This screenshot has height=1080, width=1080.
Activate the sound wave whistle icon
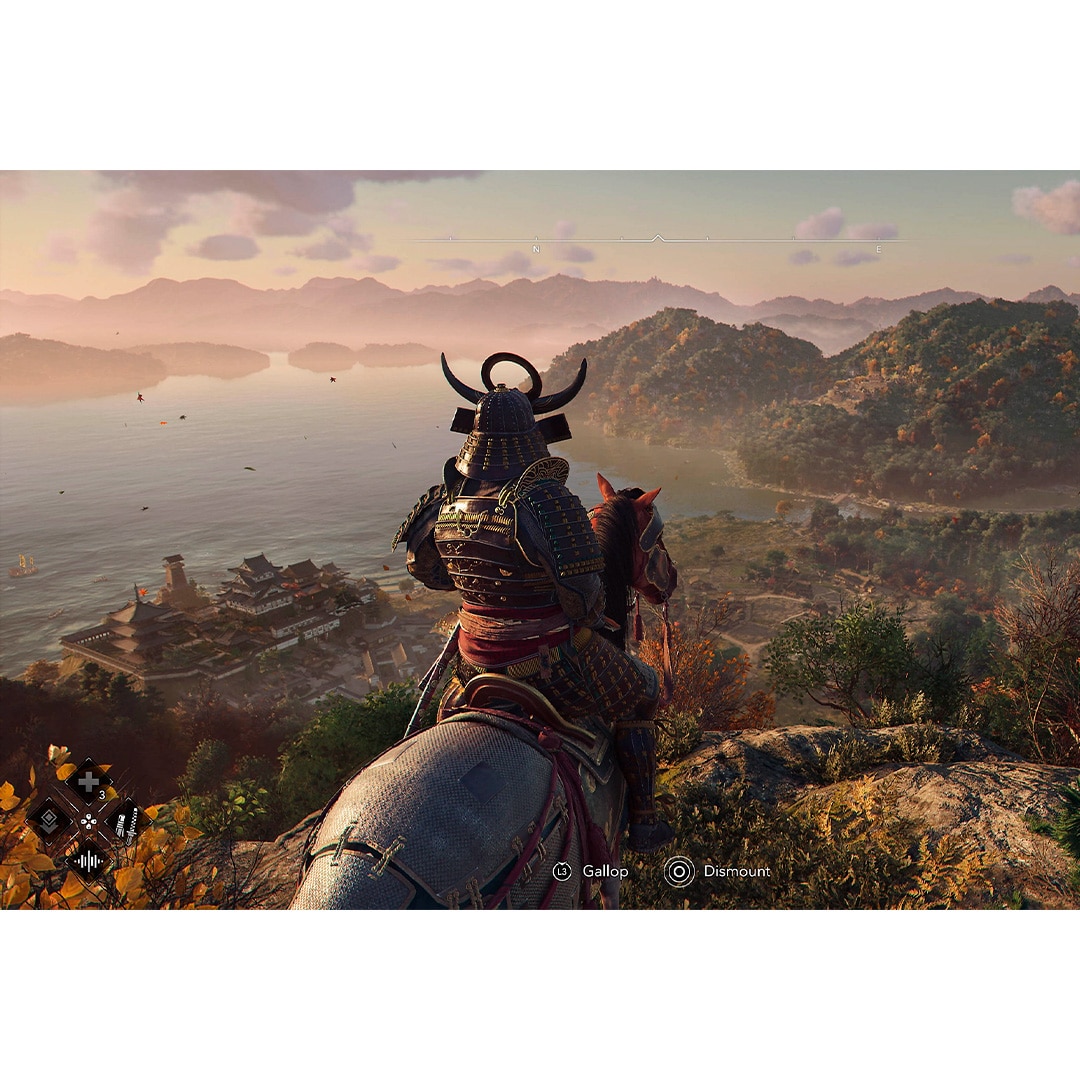click(x=88, y=859)
